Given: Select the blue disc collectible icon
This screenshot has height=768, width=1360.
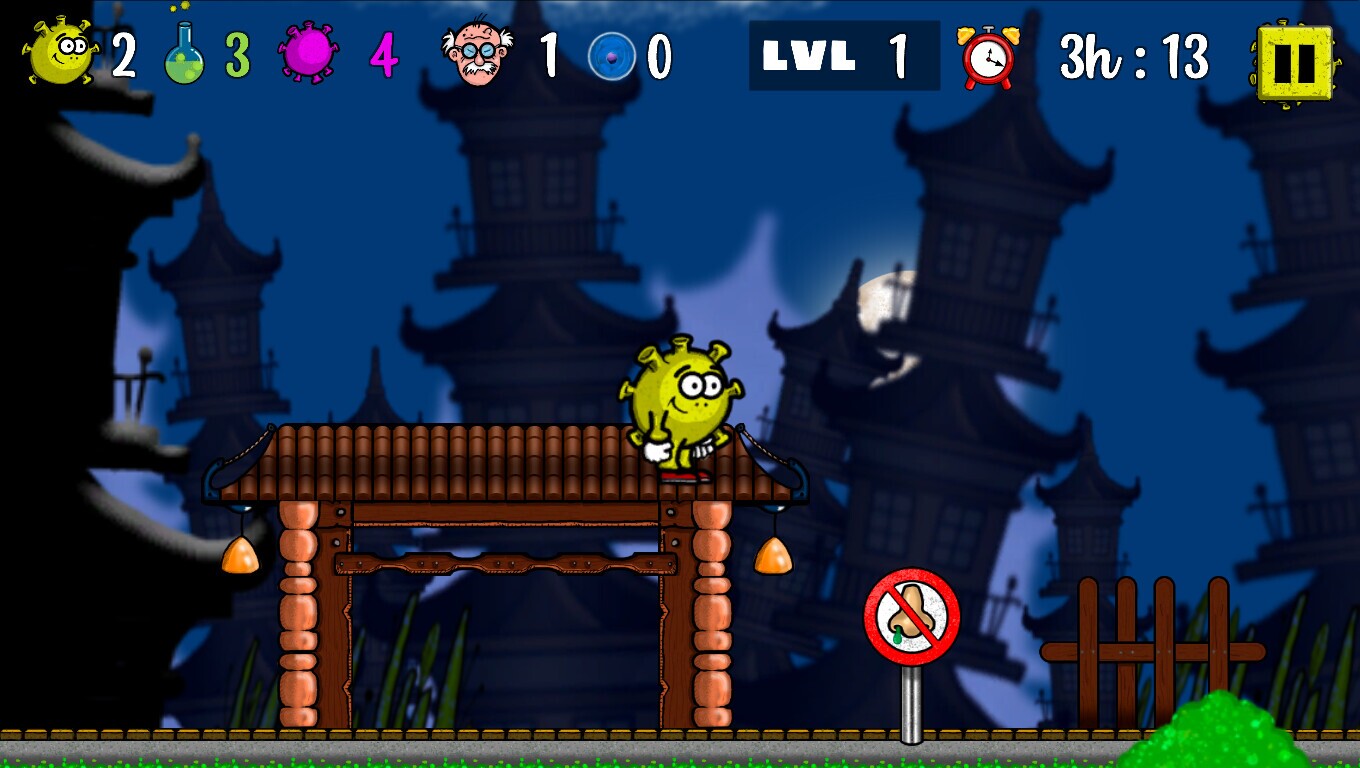Looking at the screenshot, I should click(x=613, y=55).
